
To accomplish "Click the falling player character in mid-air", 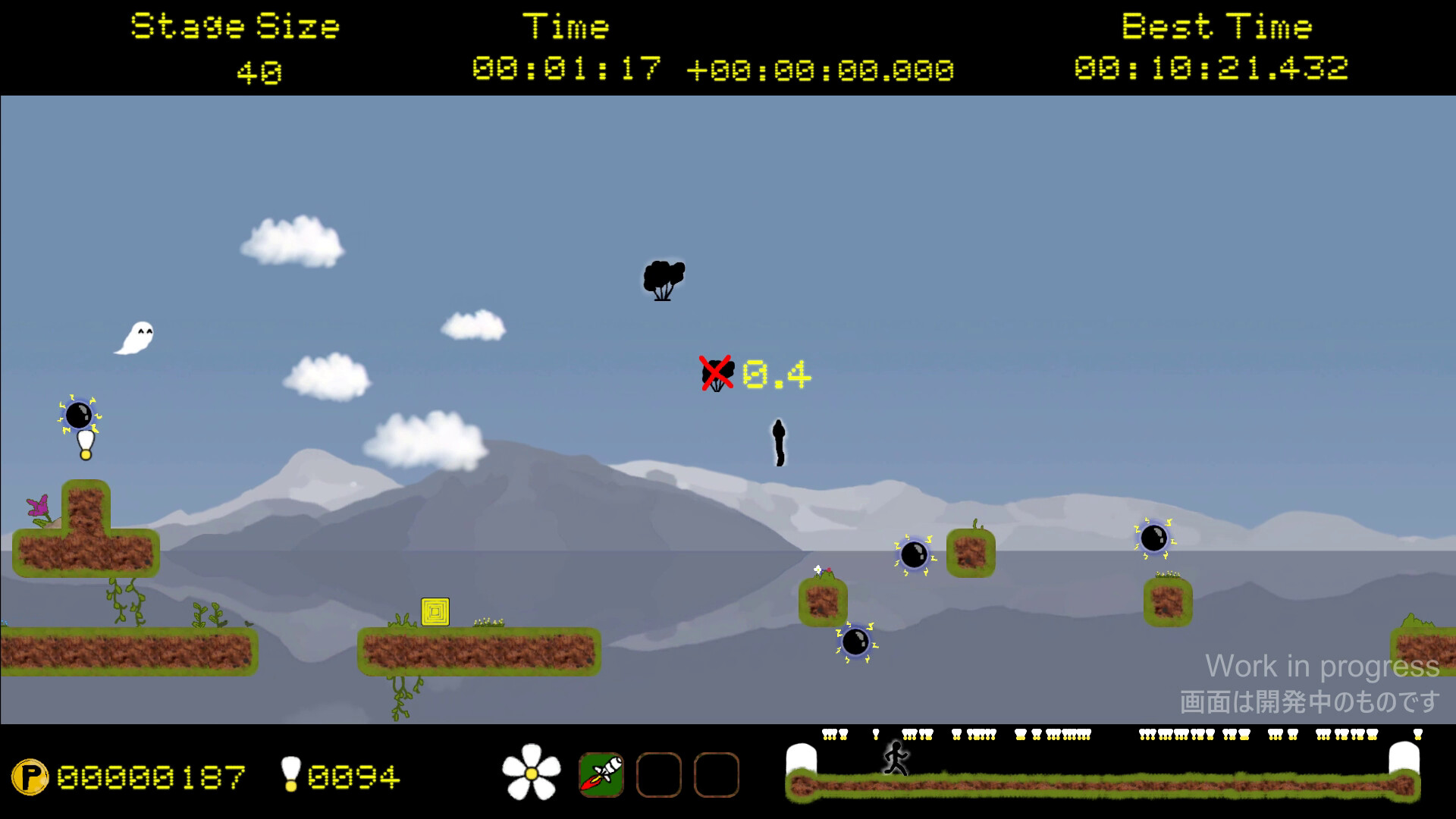I will tap(779, 441).
